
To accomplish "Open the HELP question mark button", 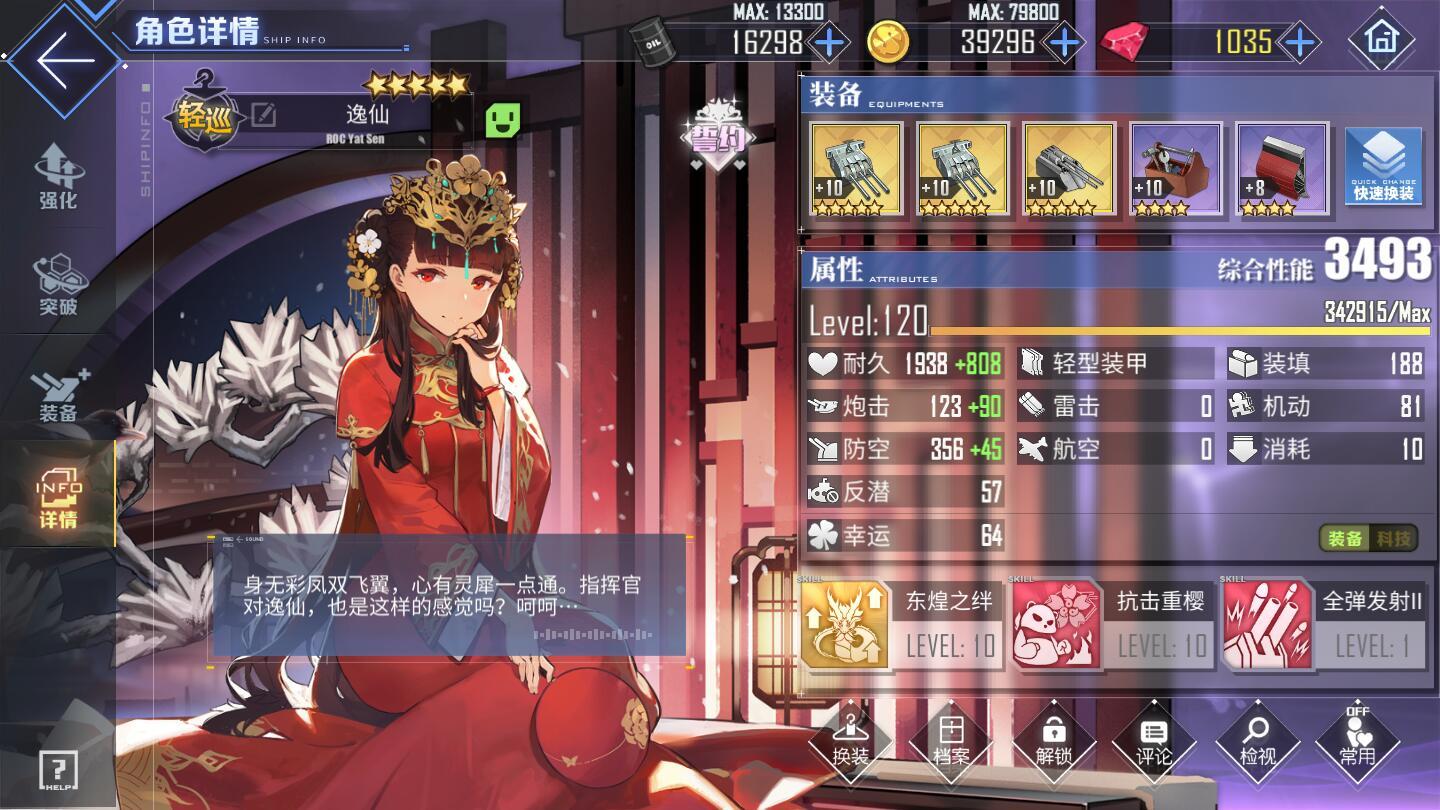I will pyautogui.click(x=58, y=771).
